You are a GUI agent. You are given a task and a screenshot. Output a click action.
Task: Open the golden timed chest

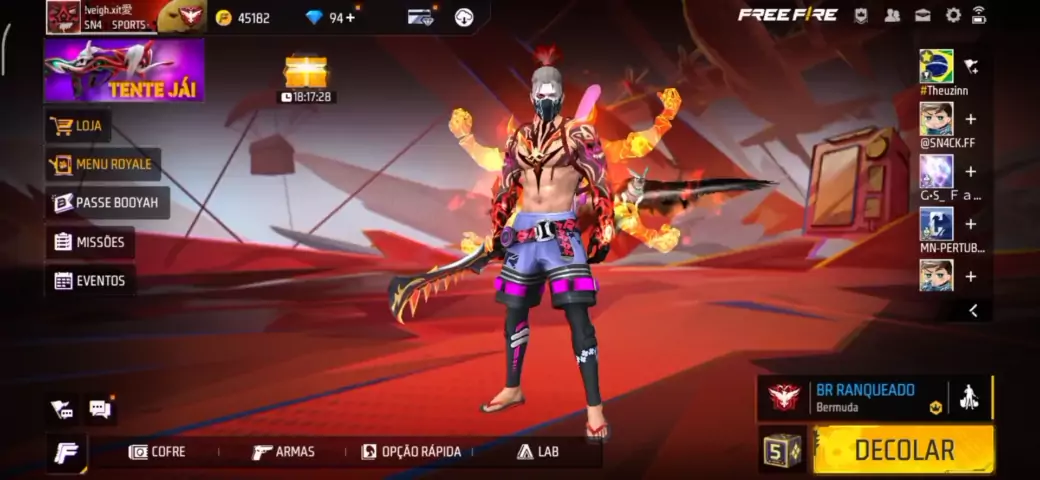click(x=306, y=71)
